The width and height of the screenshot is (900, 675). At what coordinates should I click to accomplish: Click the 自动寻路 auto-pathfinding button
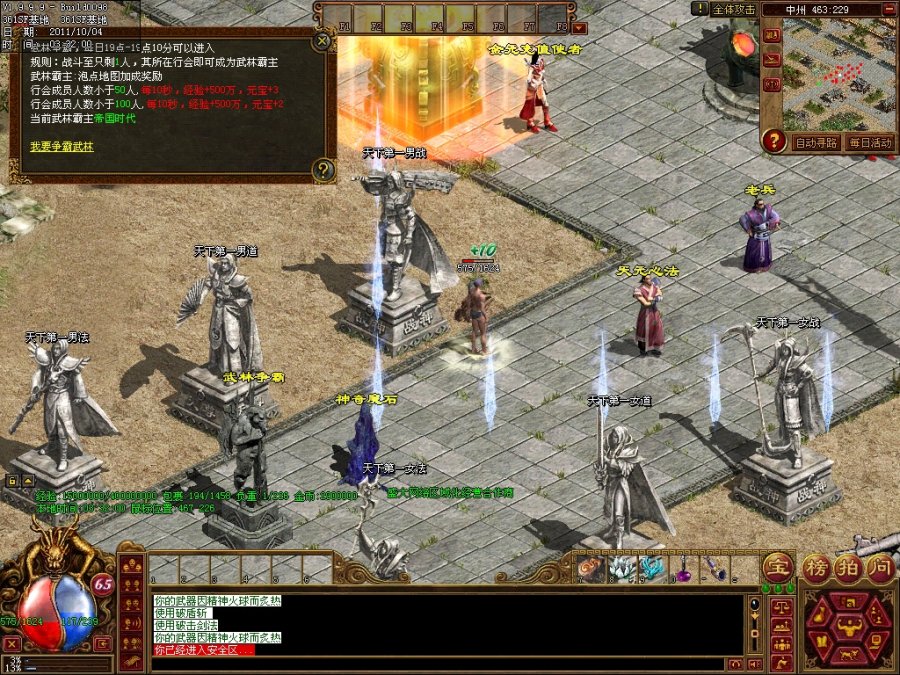click(817, 143)
